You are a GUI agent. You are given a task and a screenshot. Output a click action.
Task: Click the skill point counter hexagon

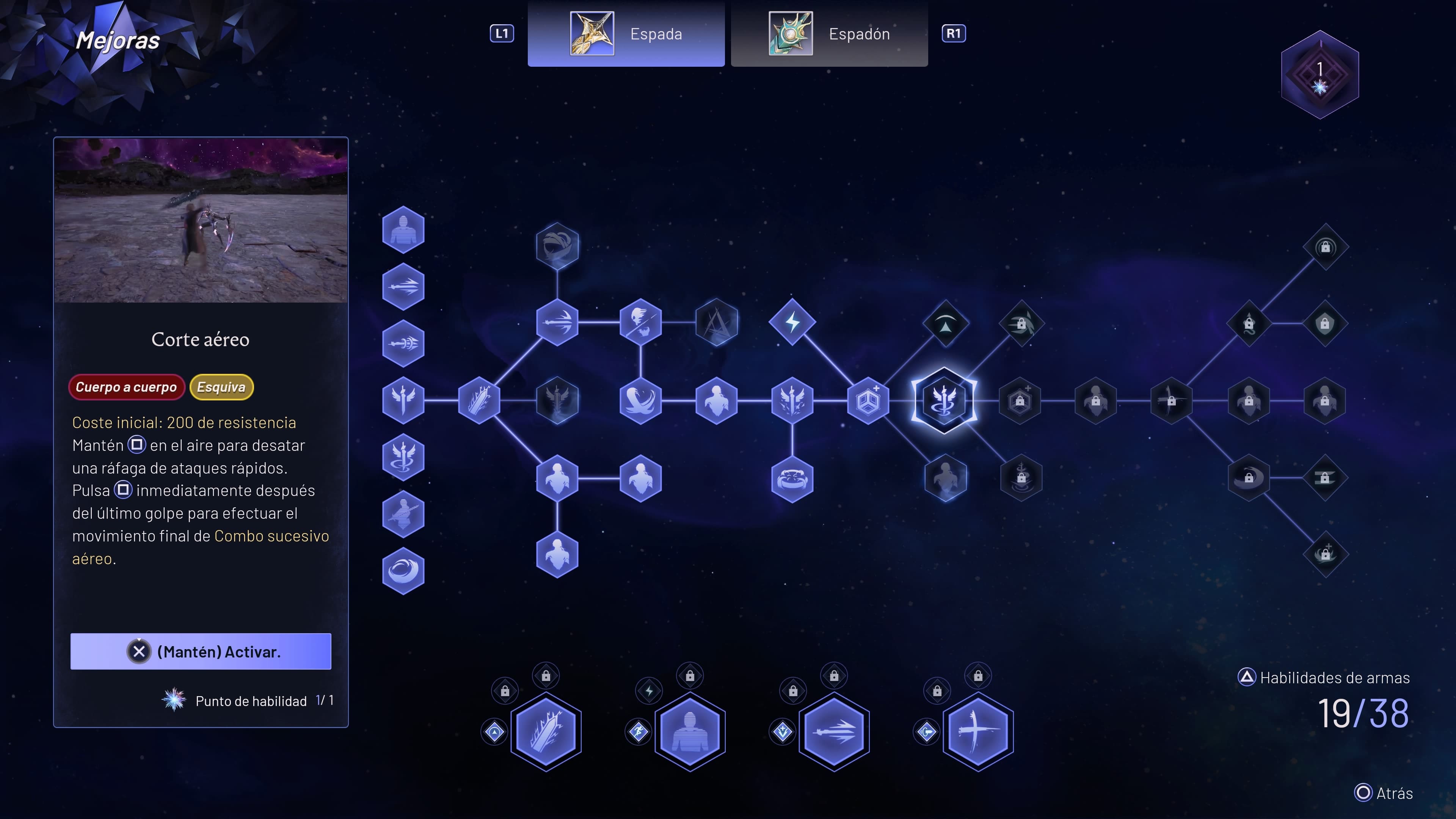pyautogui.click(x=1319, y=75)
